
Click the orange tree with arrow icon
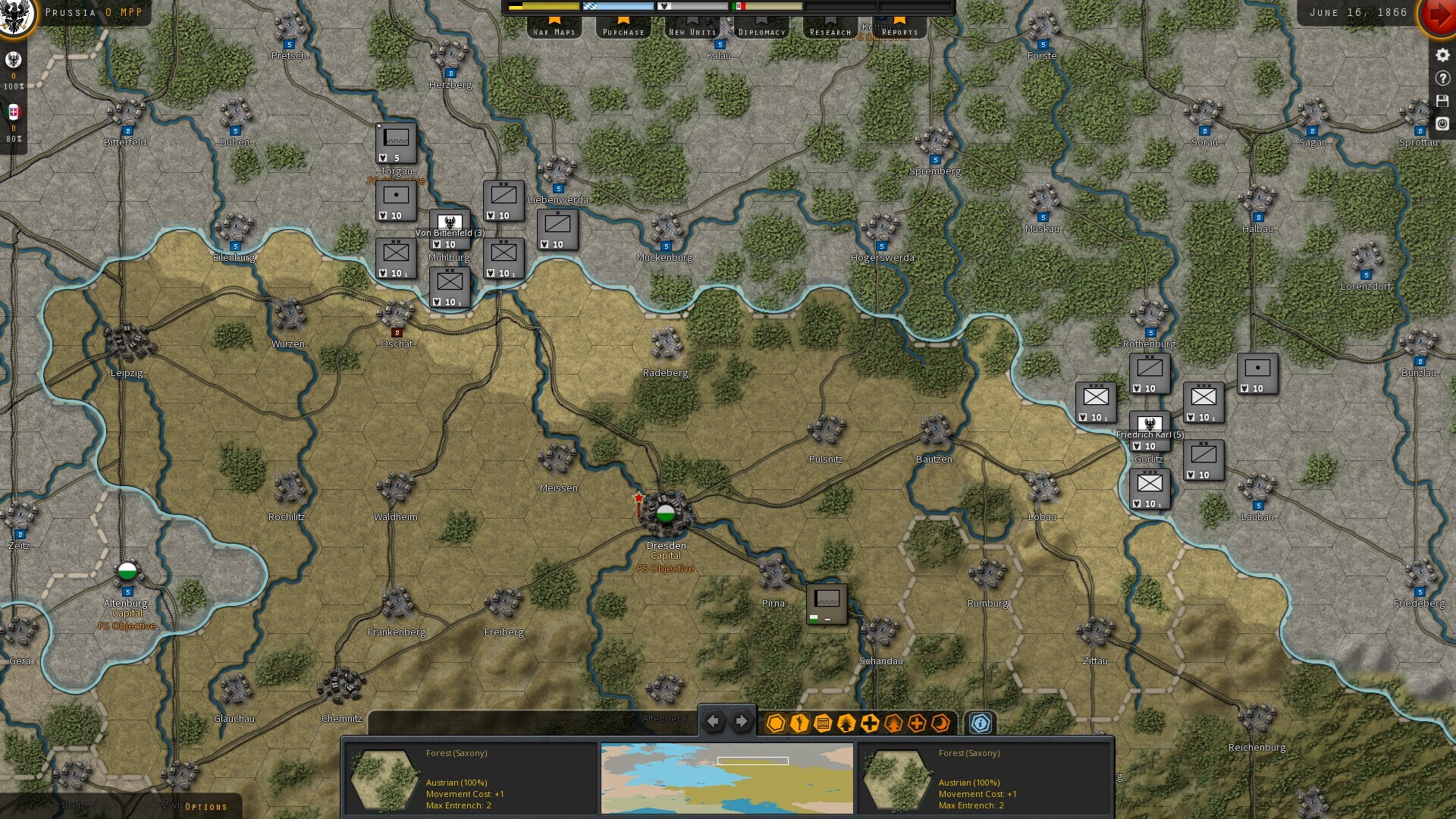pos(893,723)
